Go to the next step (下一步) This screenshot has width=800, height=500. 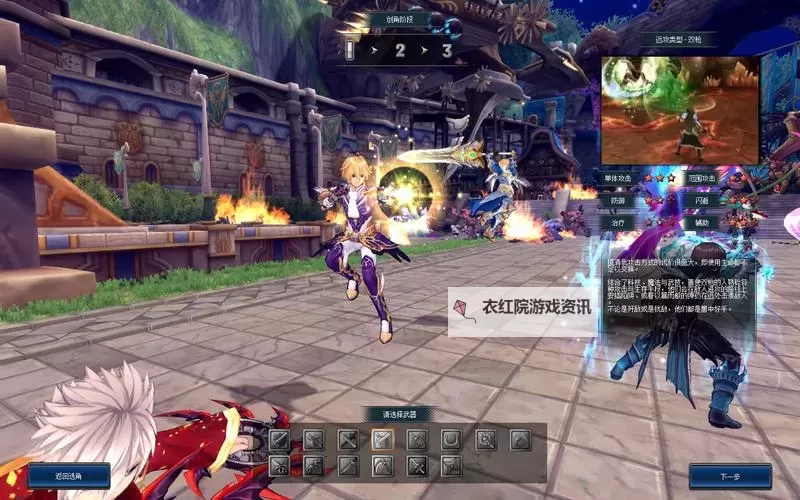(730, 476)
